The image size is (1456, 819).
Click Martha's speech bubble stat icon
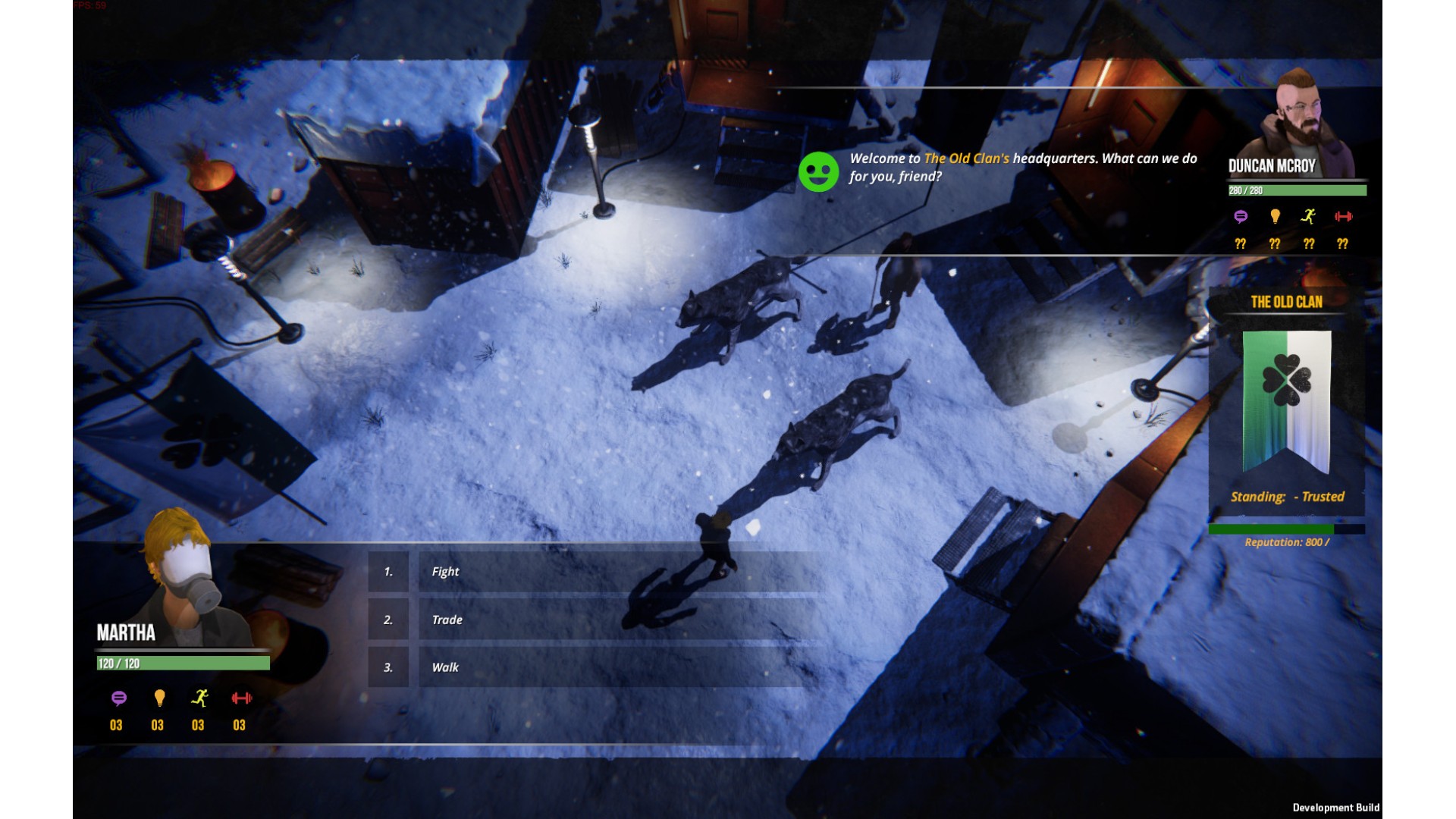(x=118, y=698)
